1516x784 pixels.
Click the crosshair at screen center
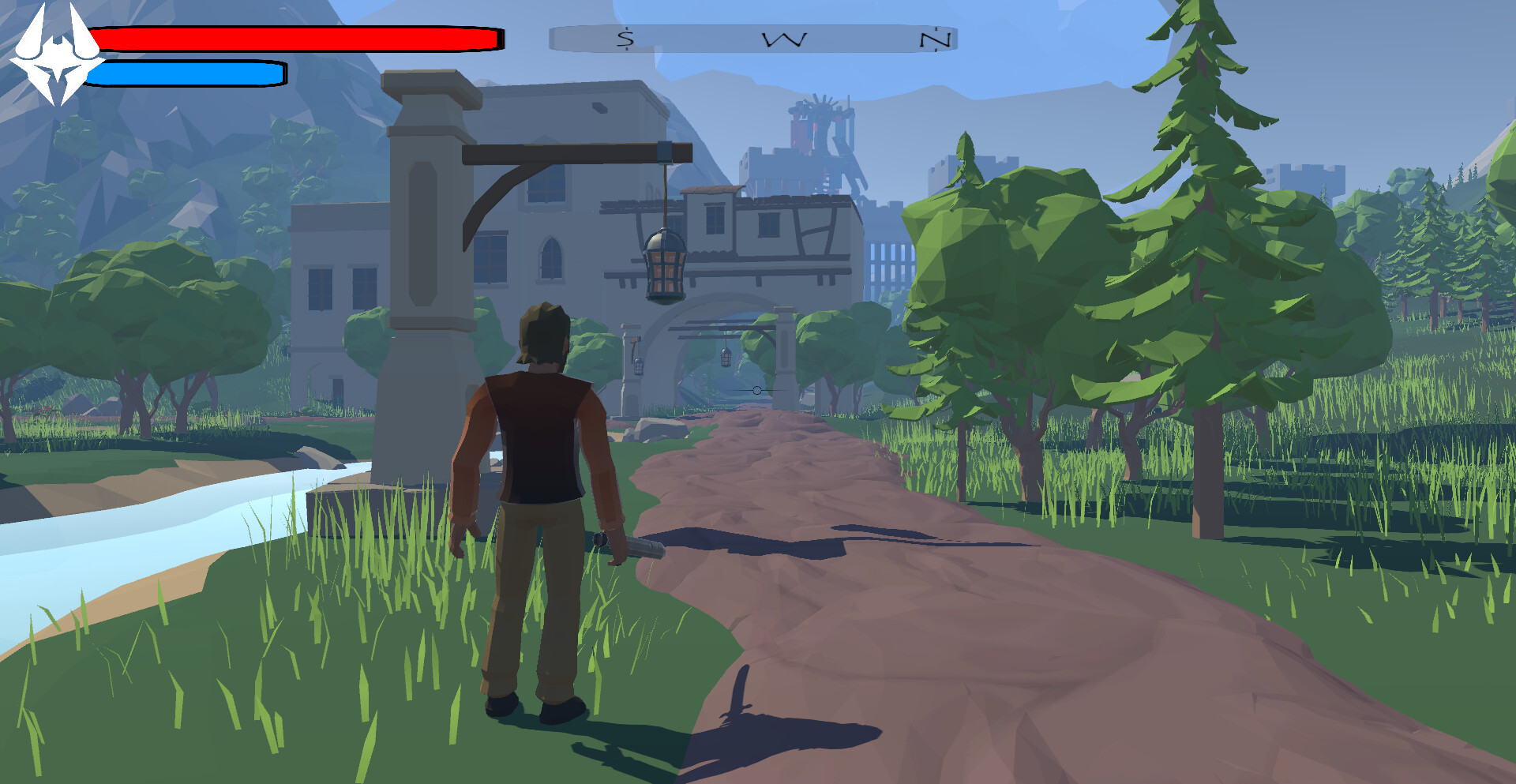756,388
